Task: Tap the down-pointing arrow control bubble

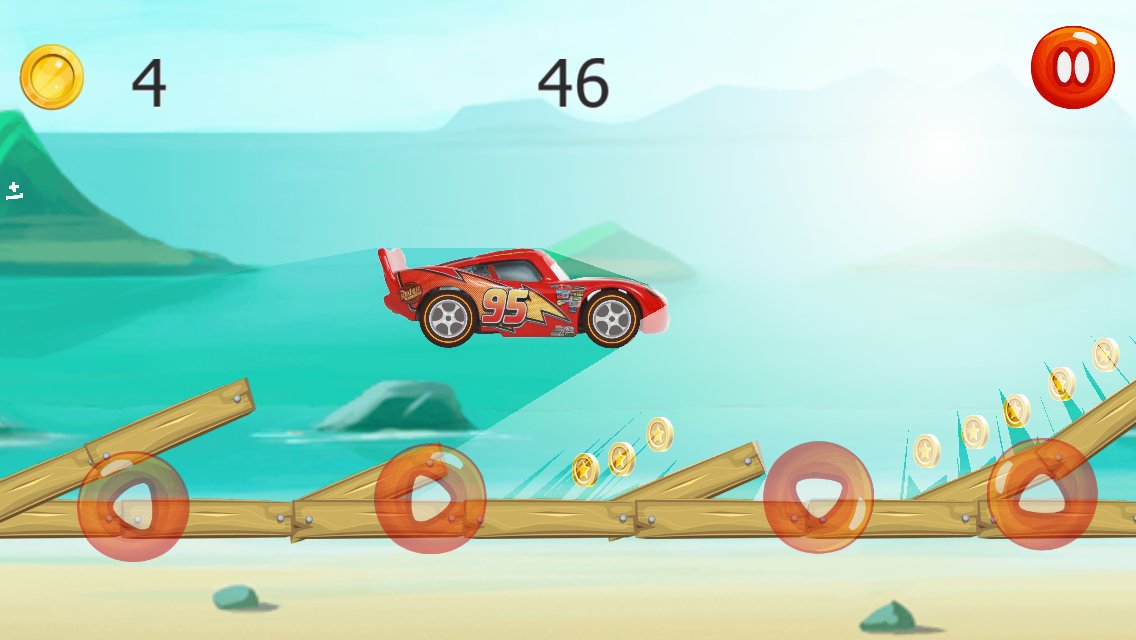Action: (x=818, y=497)
